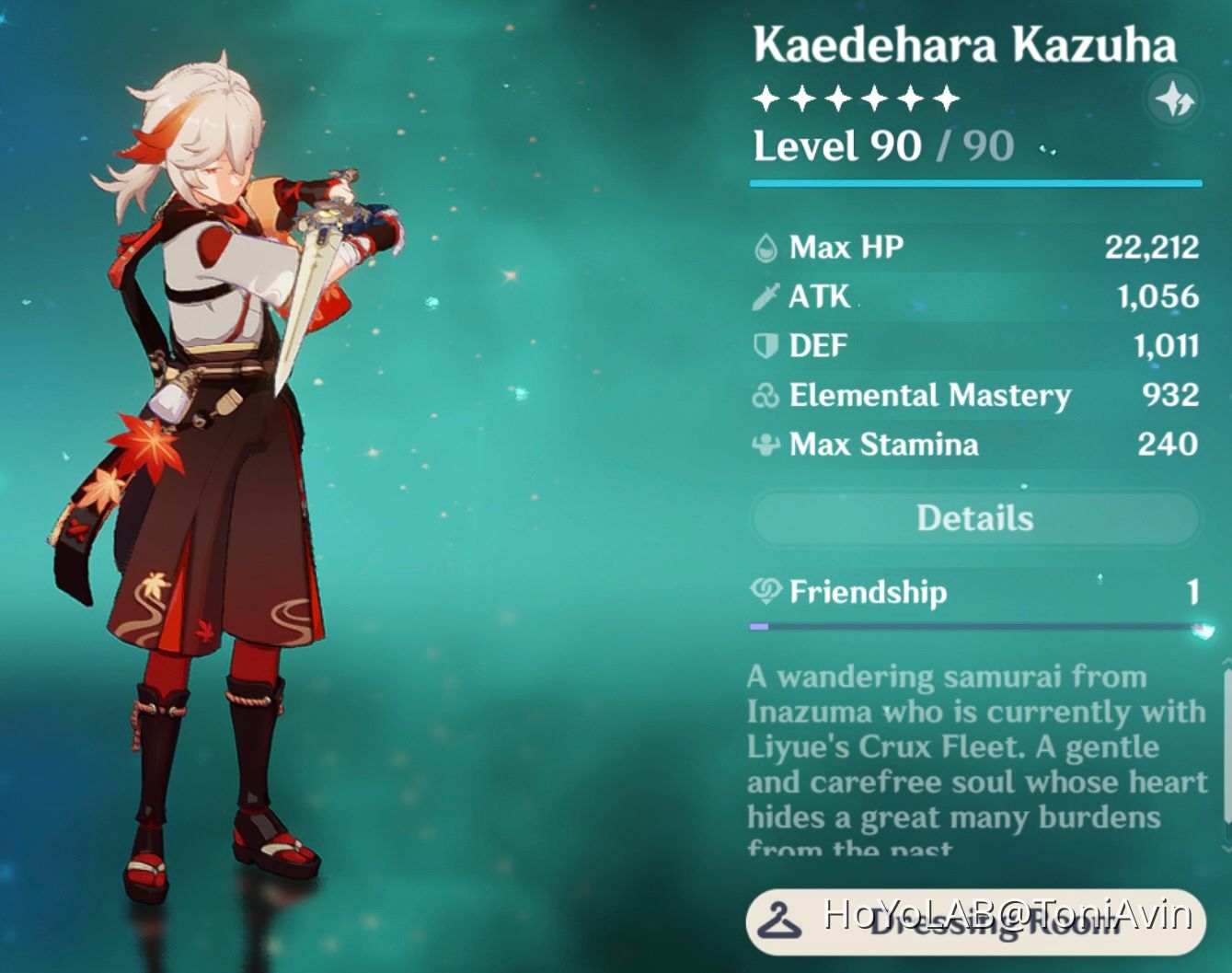This screenshot has width=1232, height=973.
Task: Select the ATK sword icon
Action: [x=765, y=296]
